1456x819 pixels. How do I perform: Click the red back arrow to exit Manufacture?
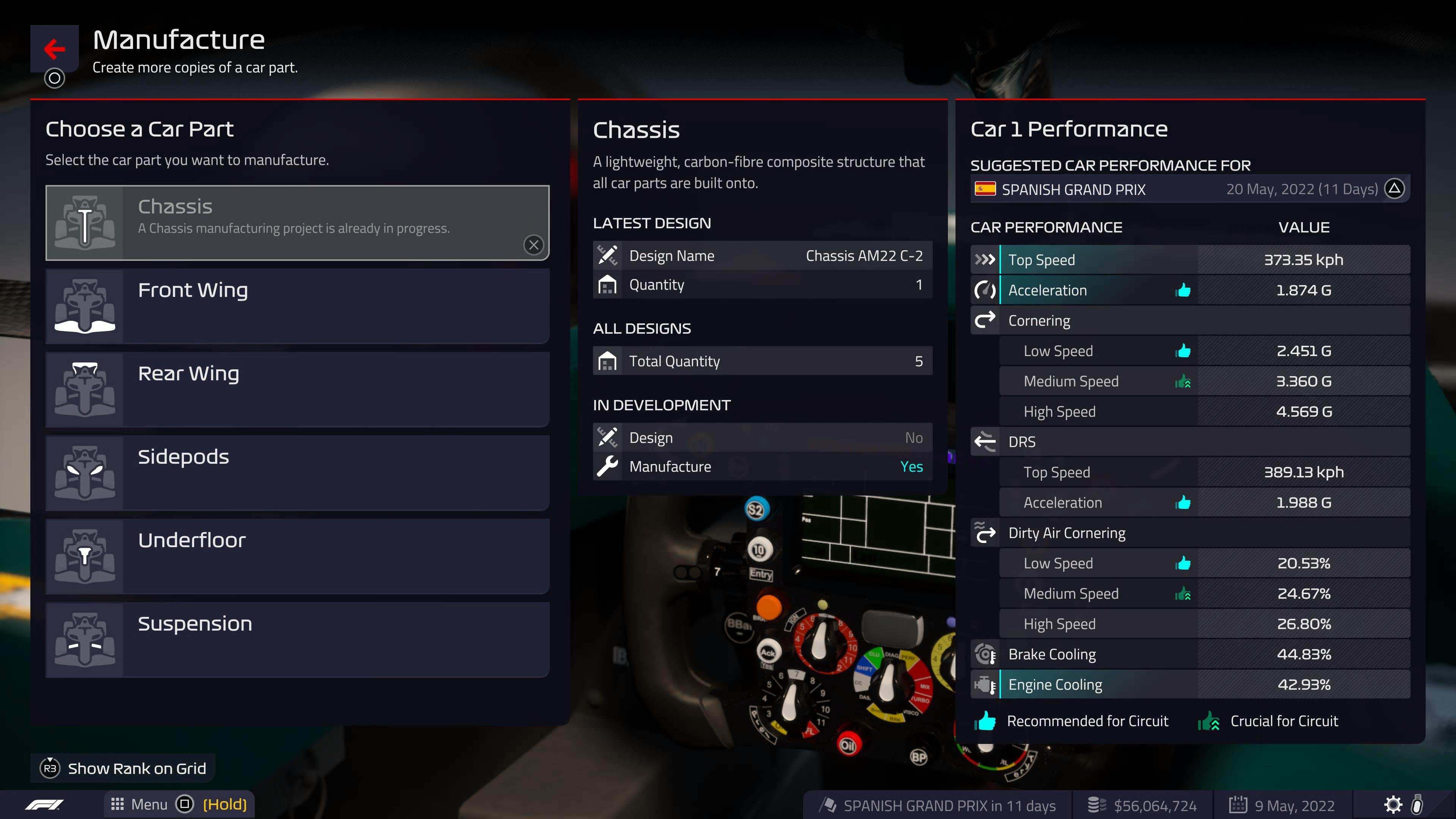[x=54, y=49]
